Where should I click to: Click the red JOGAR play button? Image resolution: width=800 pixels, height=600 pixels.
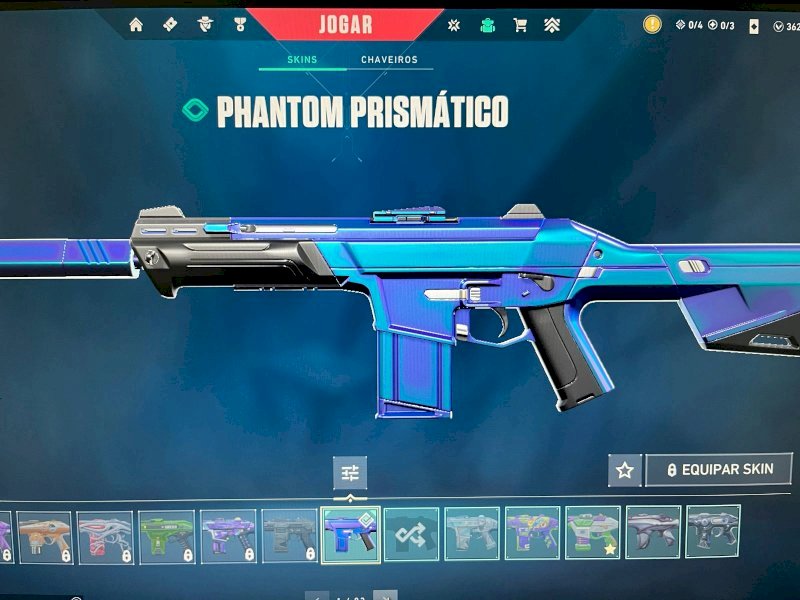345,24
